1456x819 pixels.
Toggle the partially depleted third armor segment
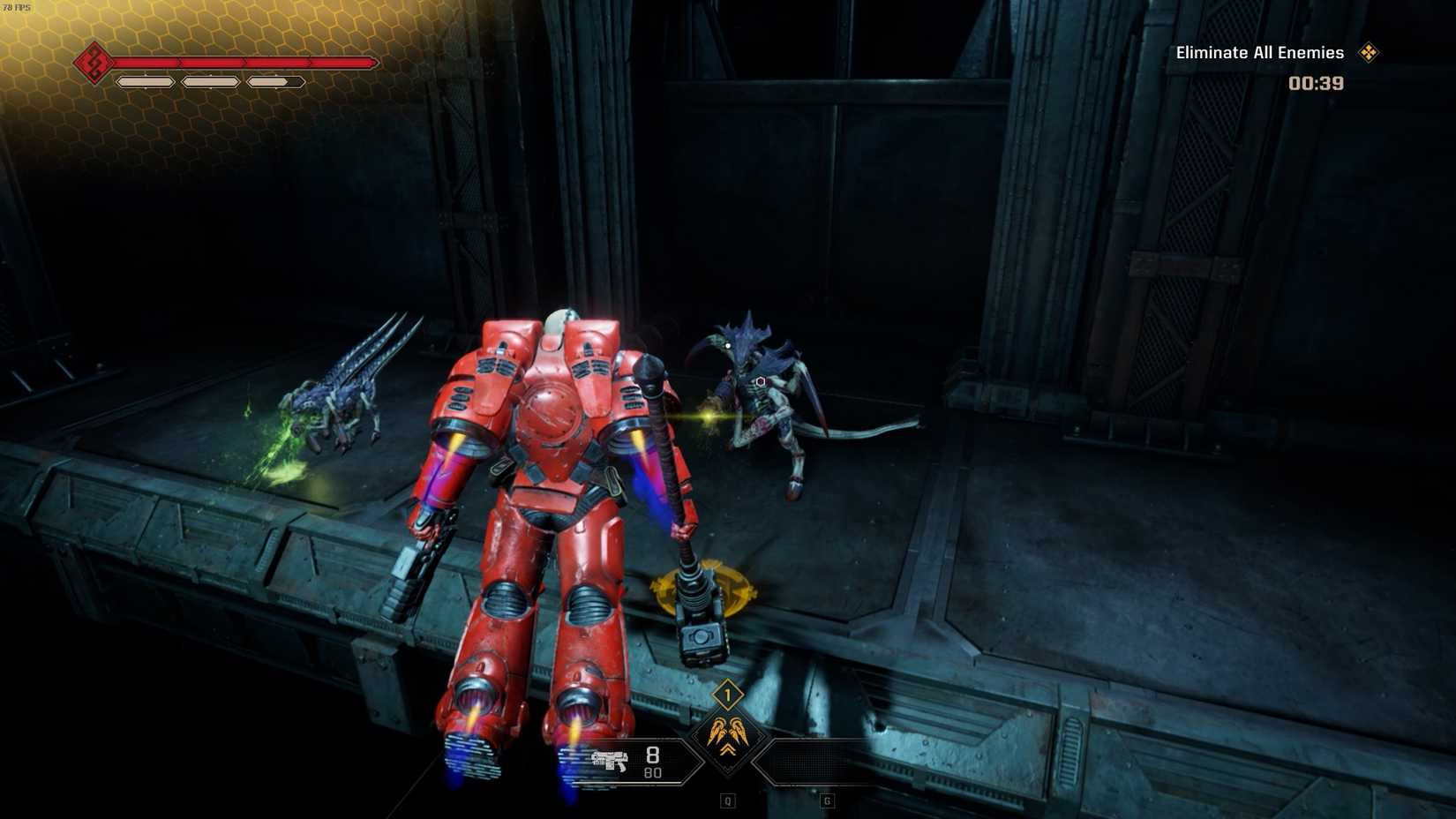tap(274, 82)
